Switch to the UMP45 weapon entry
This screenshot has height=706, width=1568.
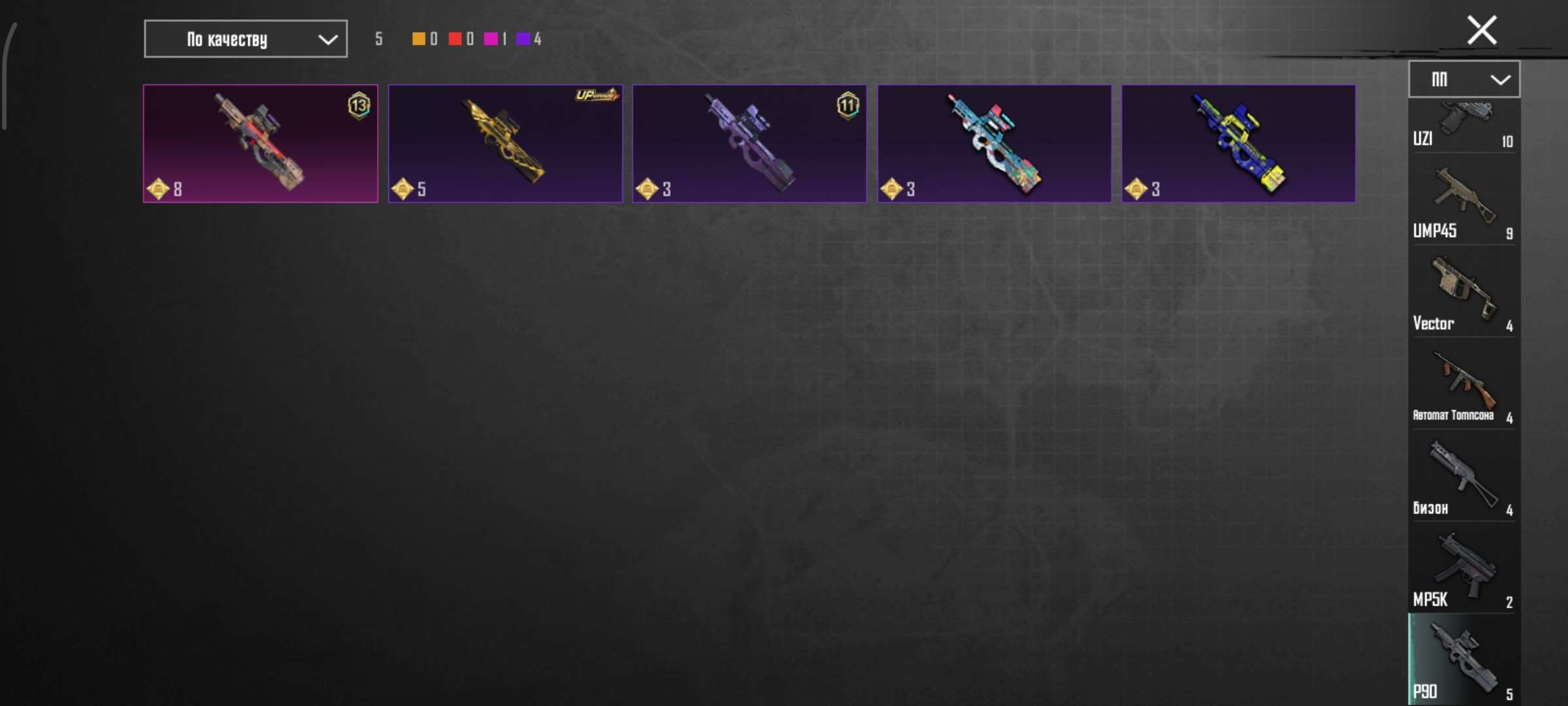(x=1463, y=203)
